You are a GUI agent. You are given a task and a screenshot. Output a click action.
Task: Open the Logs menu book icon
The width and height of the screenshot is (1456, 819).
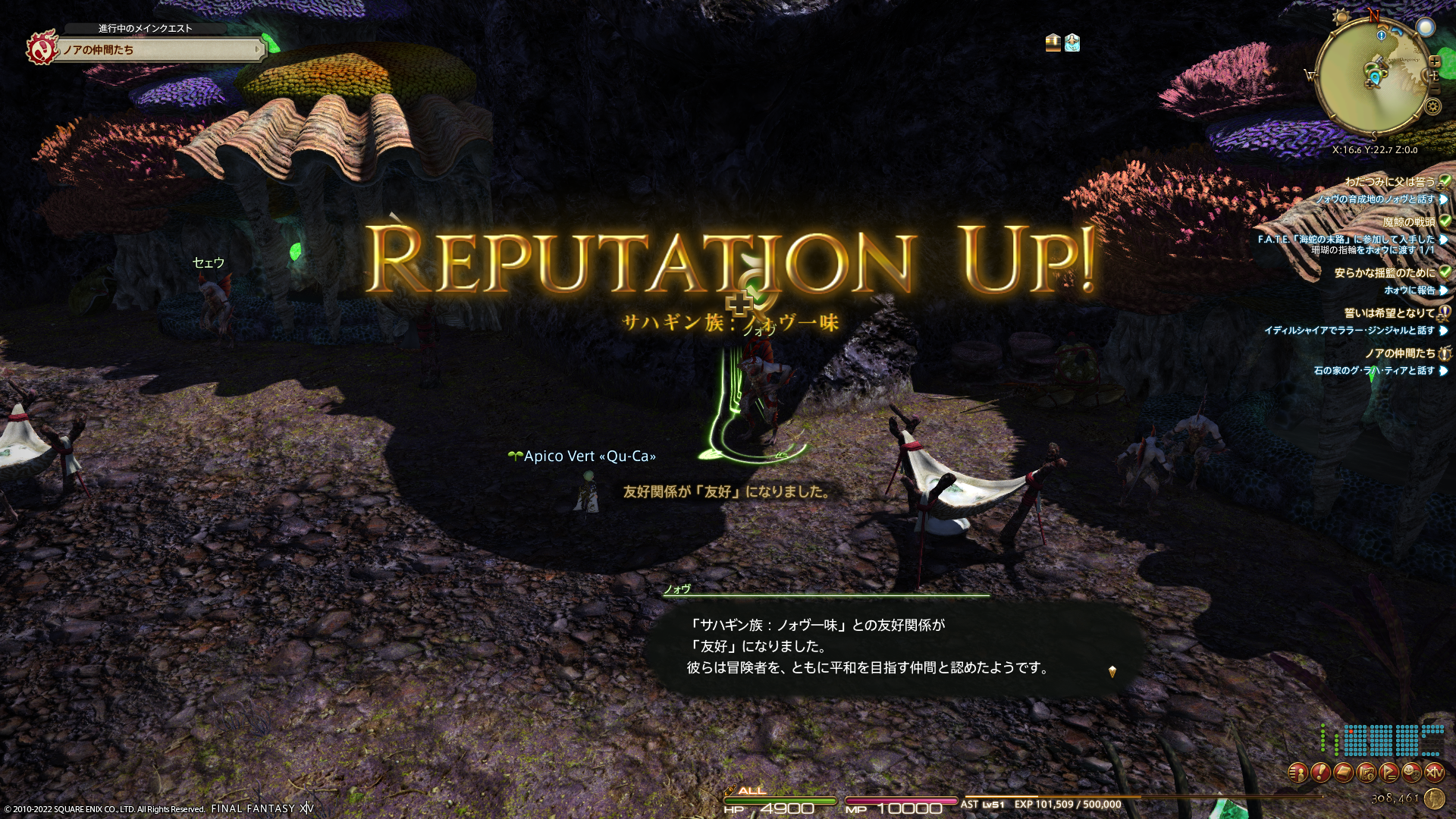(x=1344, y=773)
